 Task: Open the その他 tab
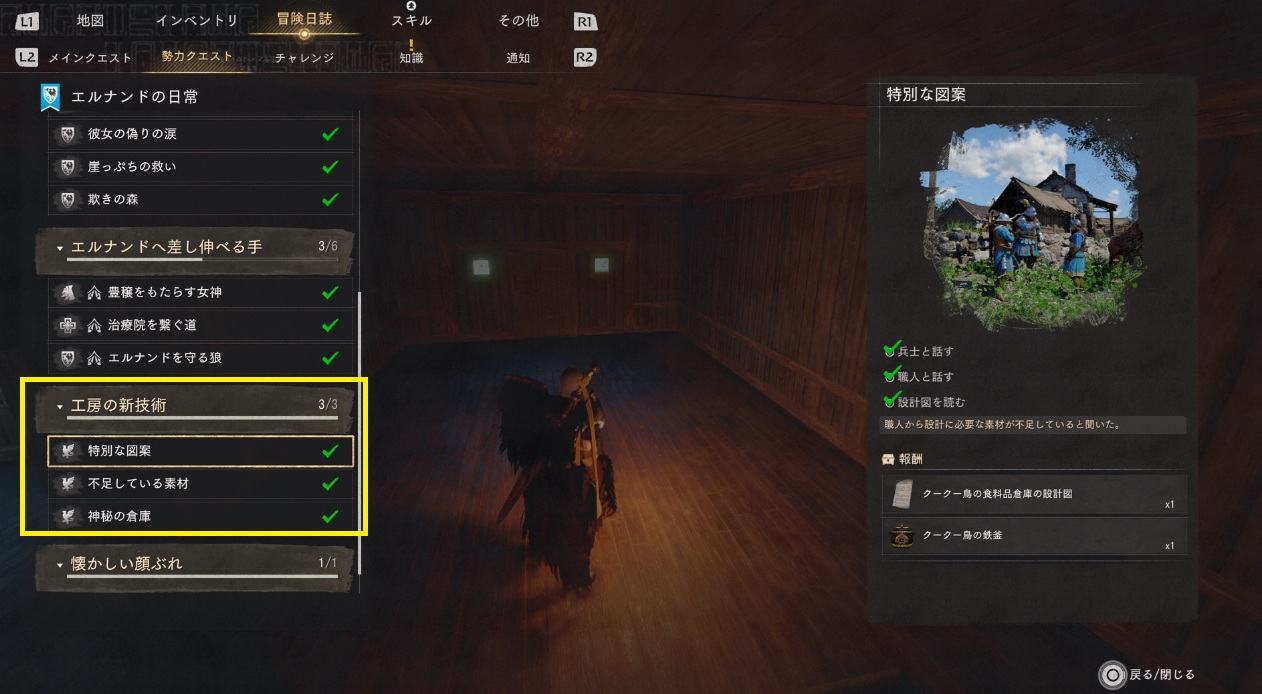coord(518,21)
